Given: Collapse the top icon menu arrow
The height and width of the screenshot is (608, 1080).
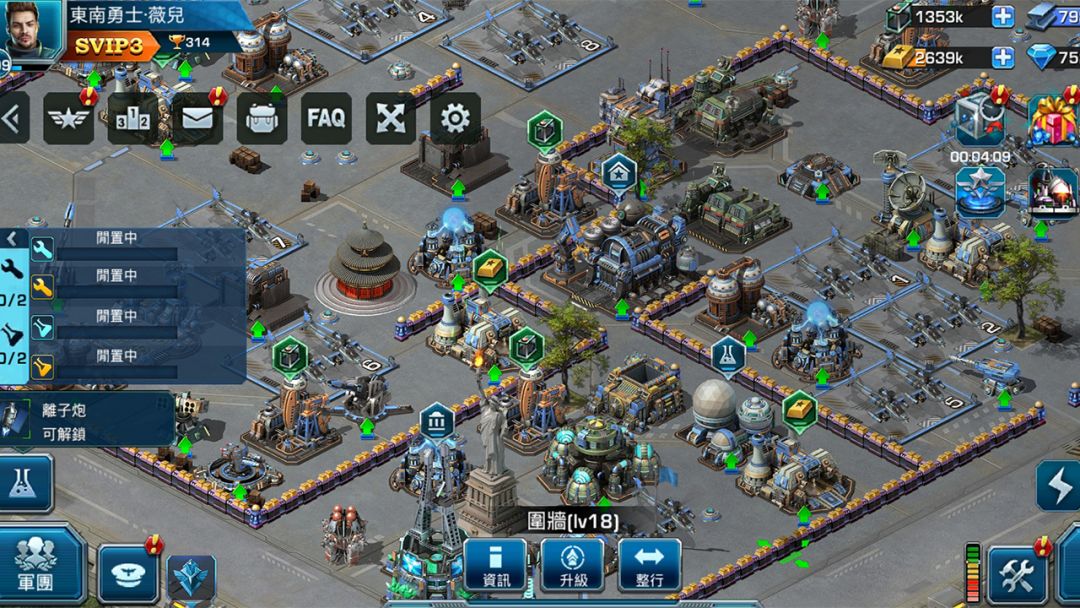Looking at the screenshot, I should click(x=13, y=118).
